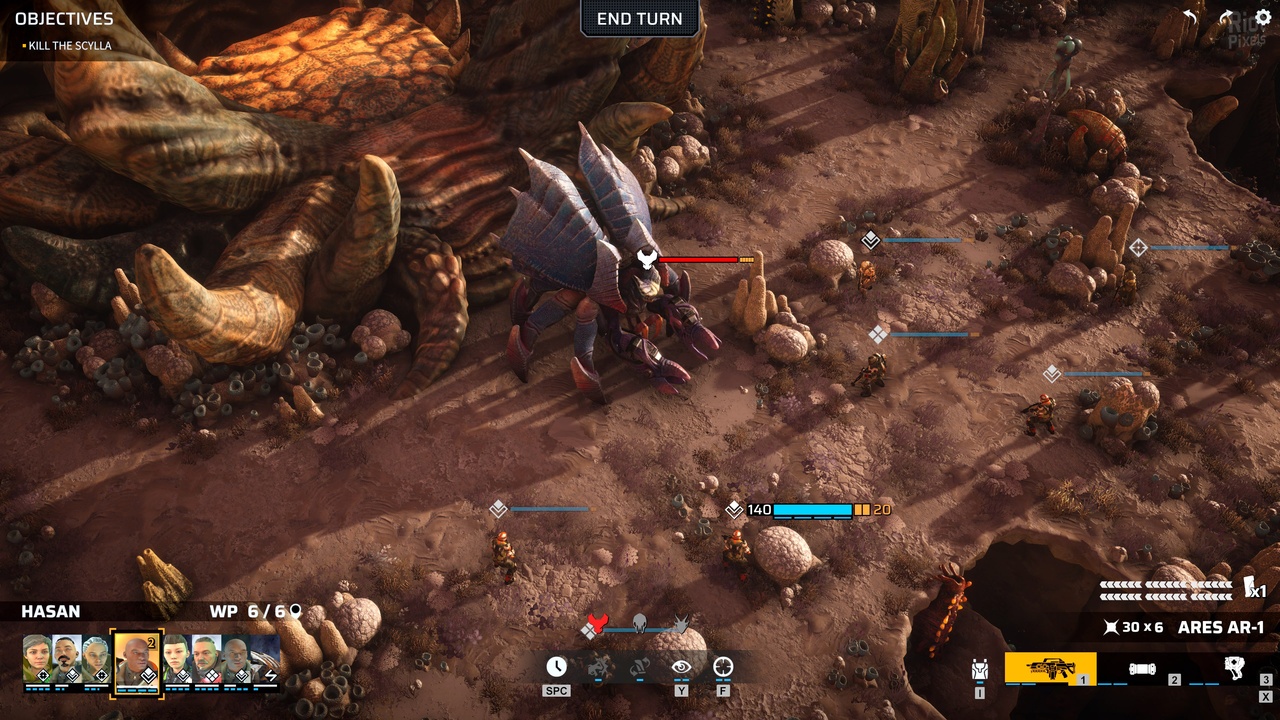Activate the eye overwatch ability

coord(681,667)
